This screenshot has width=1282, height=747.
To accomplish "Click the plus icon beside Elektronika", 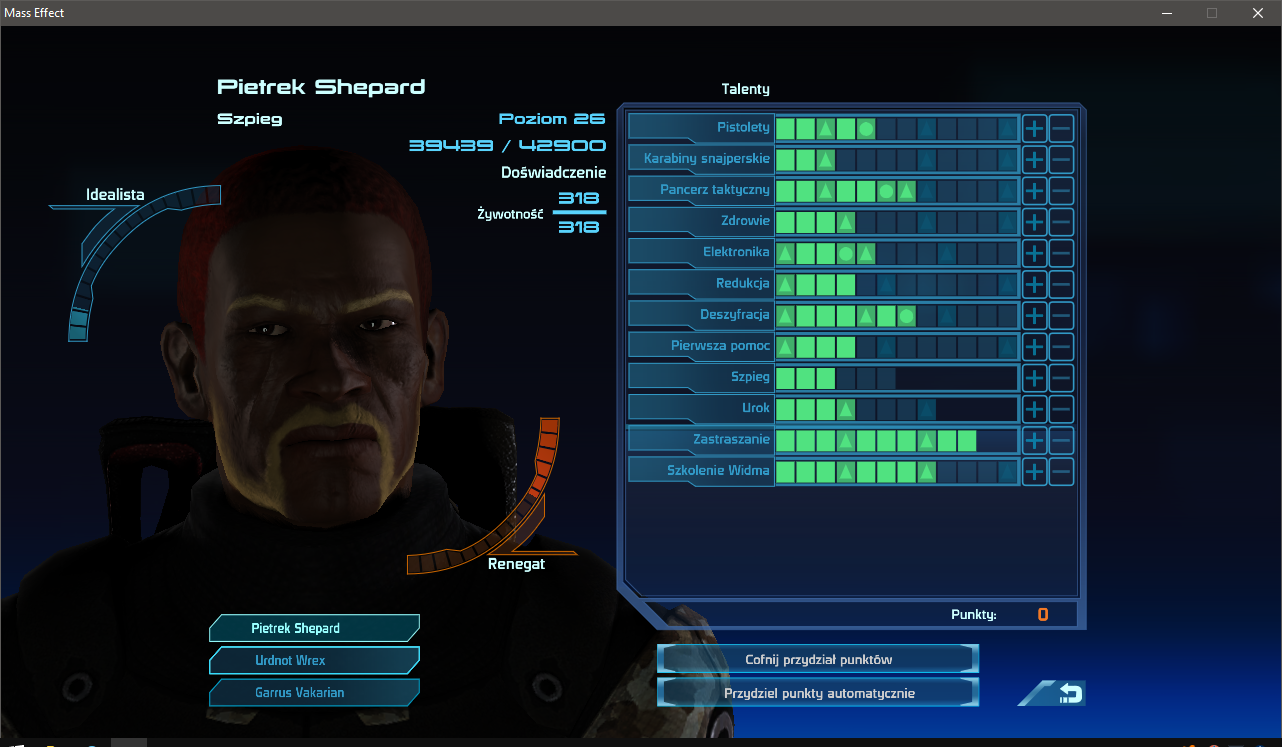I will 1033,253.
